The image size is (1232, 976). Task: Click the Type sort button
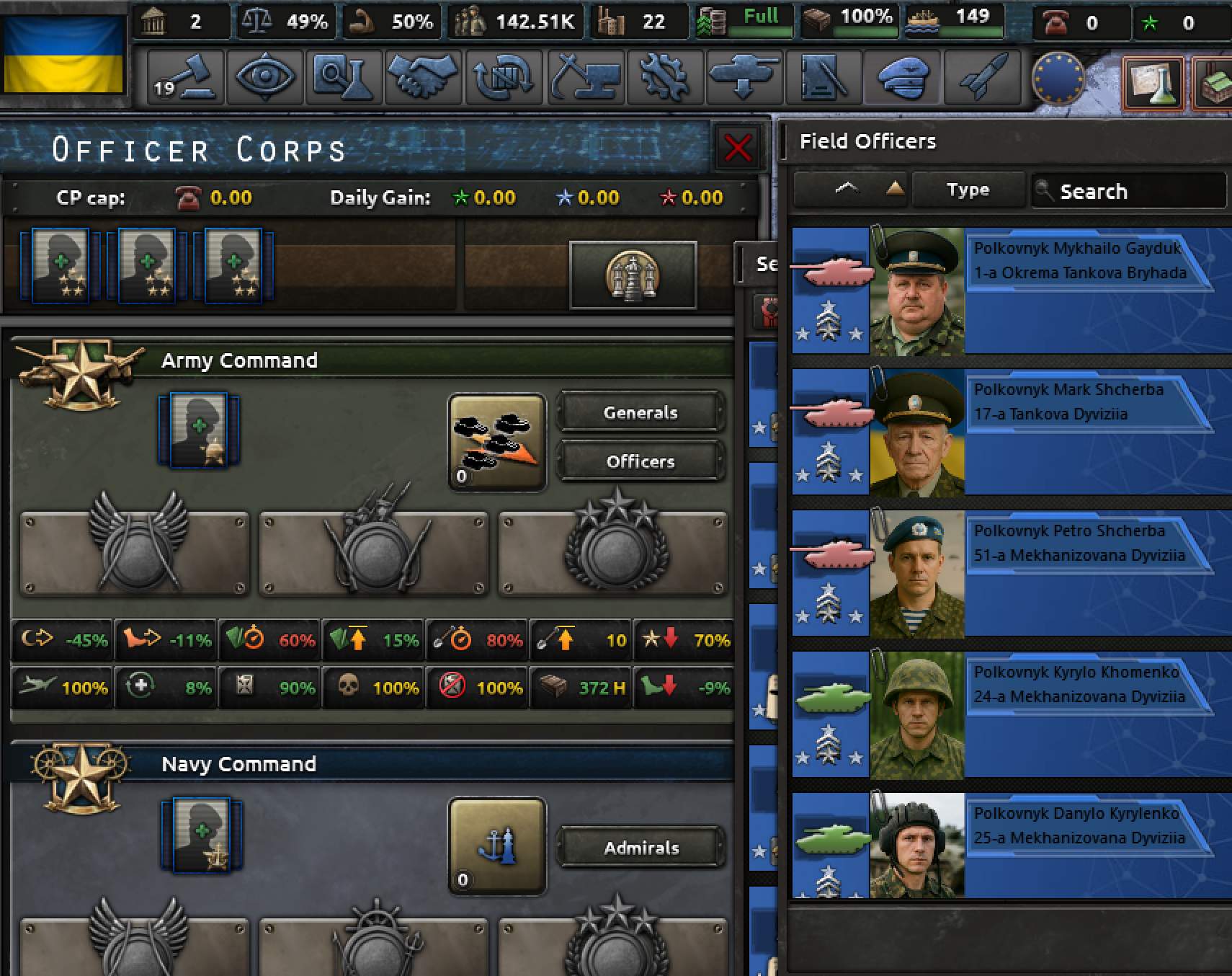(968, 190)
